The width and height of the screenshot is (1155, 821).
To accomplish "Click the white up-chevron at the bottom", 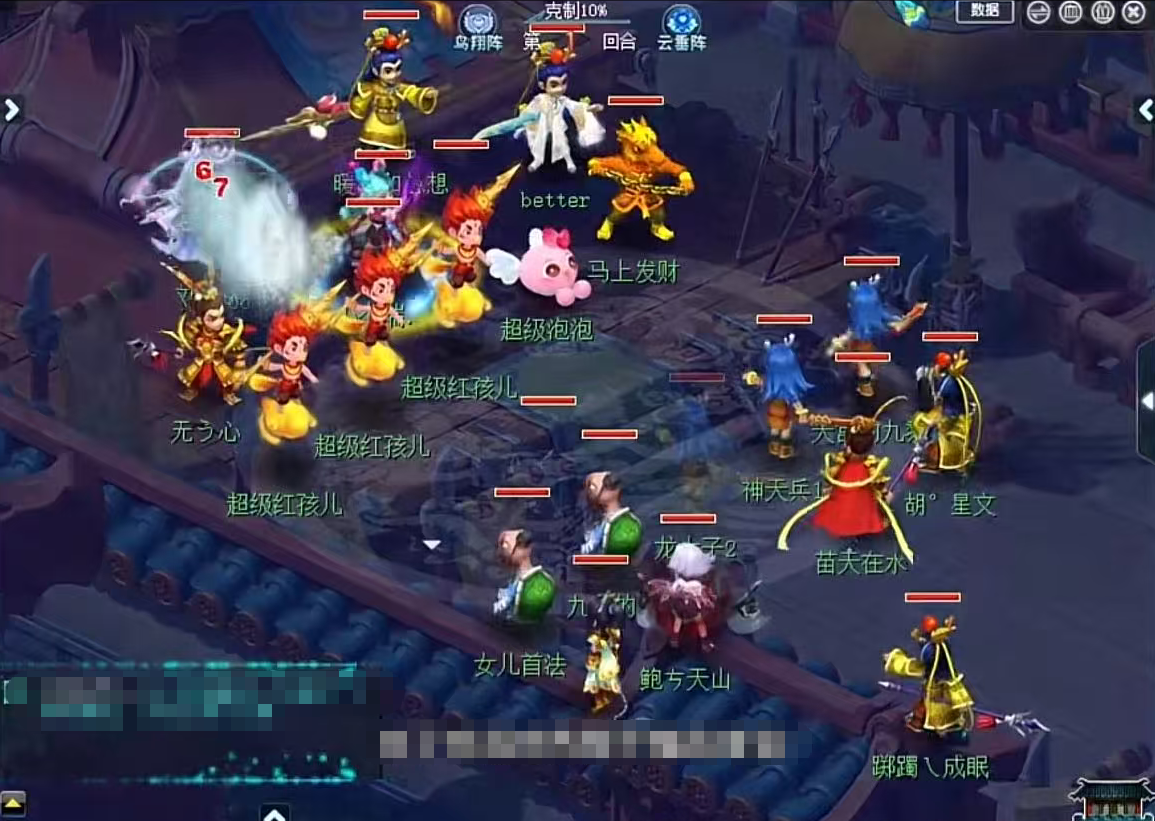I will click(274, 812).
